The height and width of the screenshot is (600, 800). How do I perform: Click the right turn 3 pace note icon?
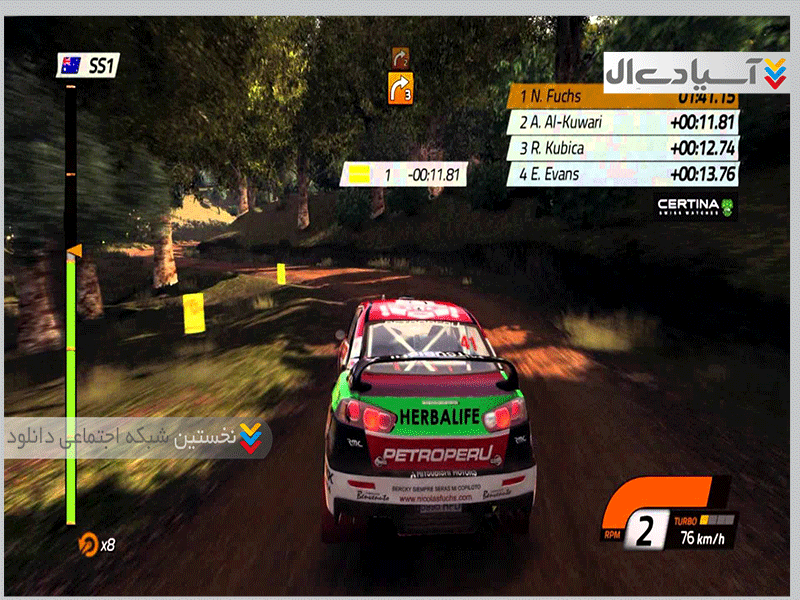400,88
